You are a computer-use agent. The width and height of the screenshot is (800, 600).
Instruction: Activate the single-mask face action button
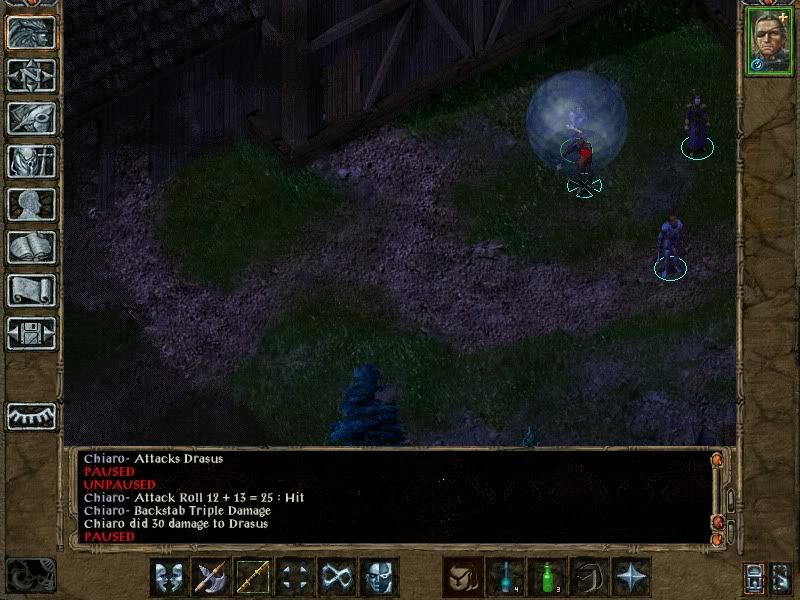379,576
